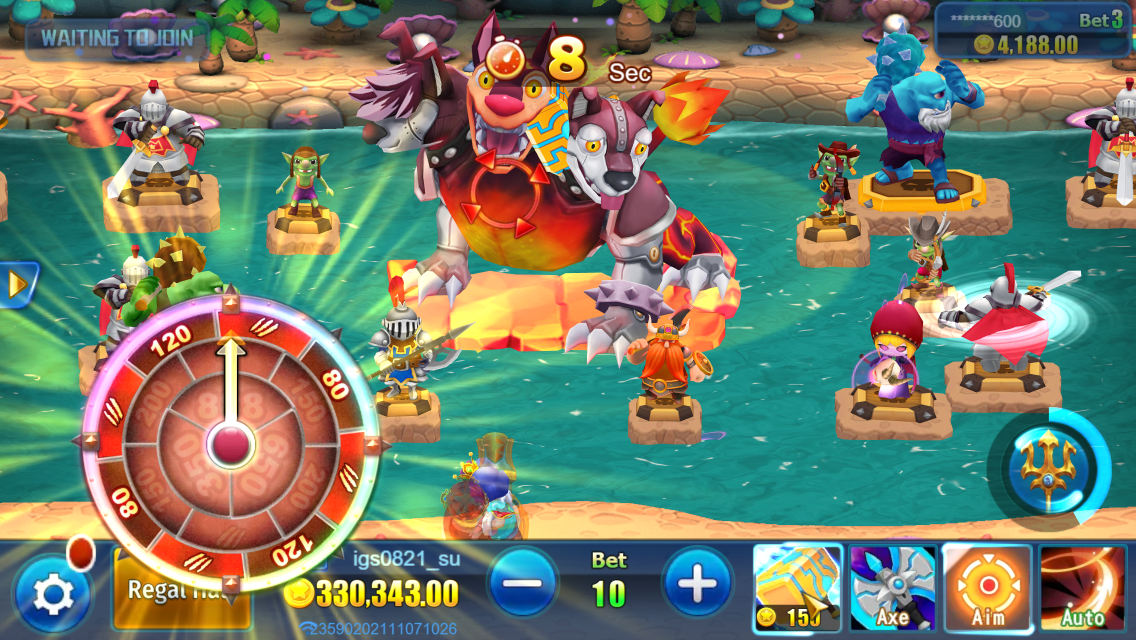Enable Auto fire mode

pyautogui.click(x=1083, y=588)
